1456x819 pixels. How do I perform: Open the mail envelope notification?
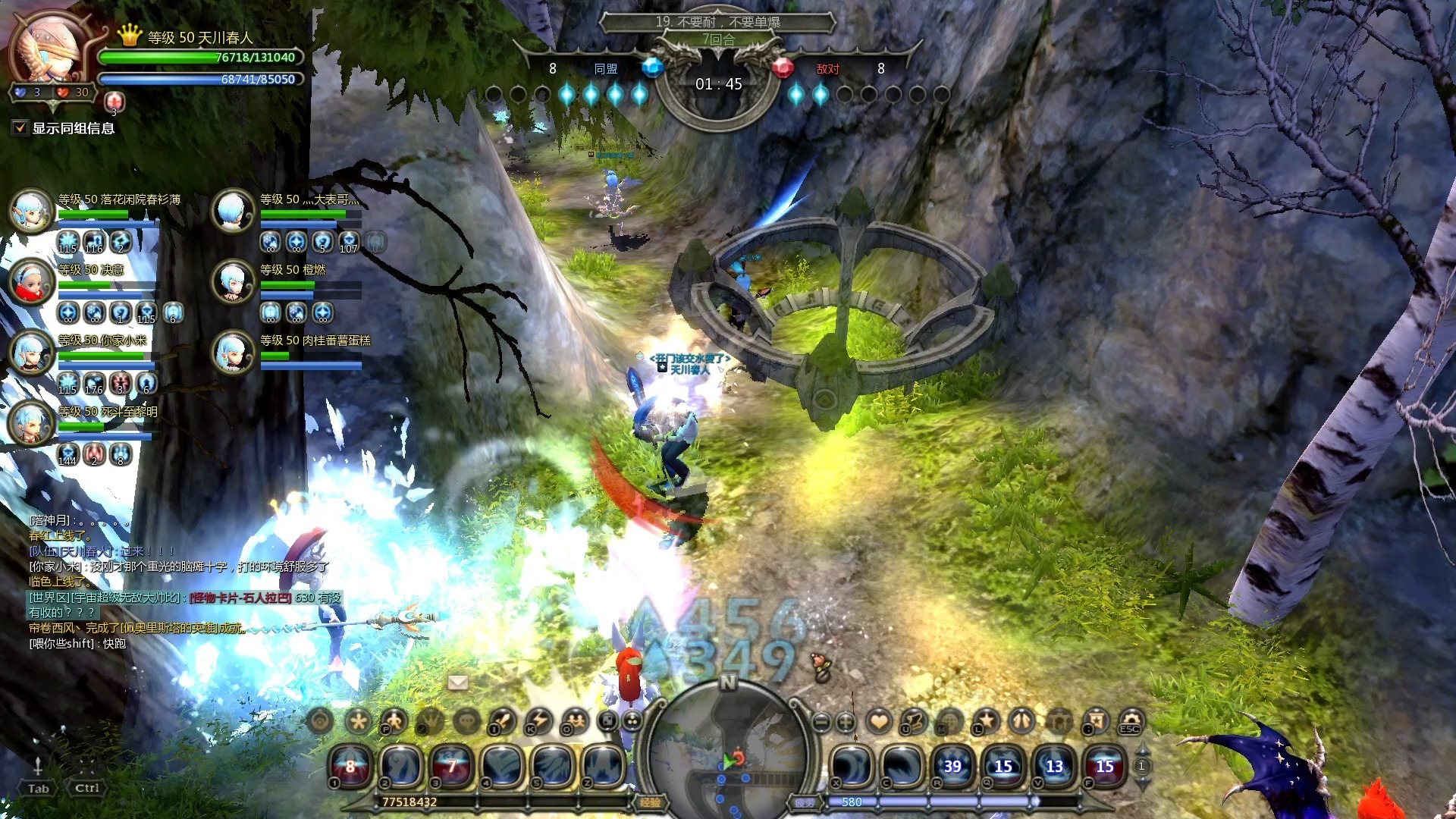458,682
